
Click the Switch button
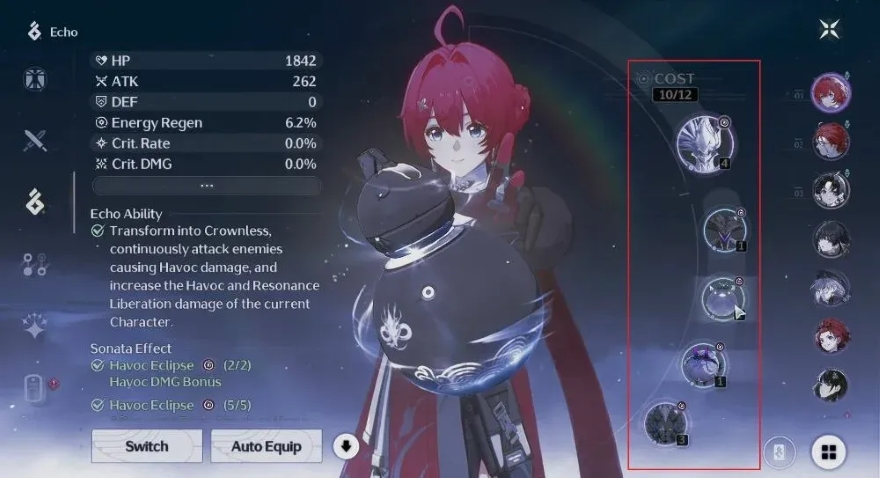pyautogui.click(x=146, y=446)
